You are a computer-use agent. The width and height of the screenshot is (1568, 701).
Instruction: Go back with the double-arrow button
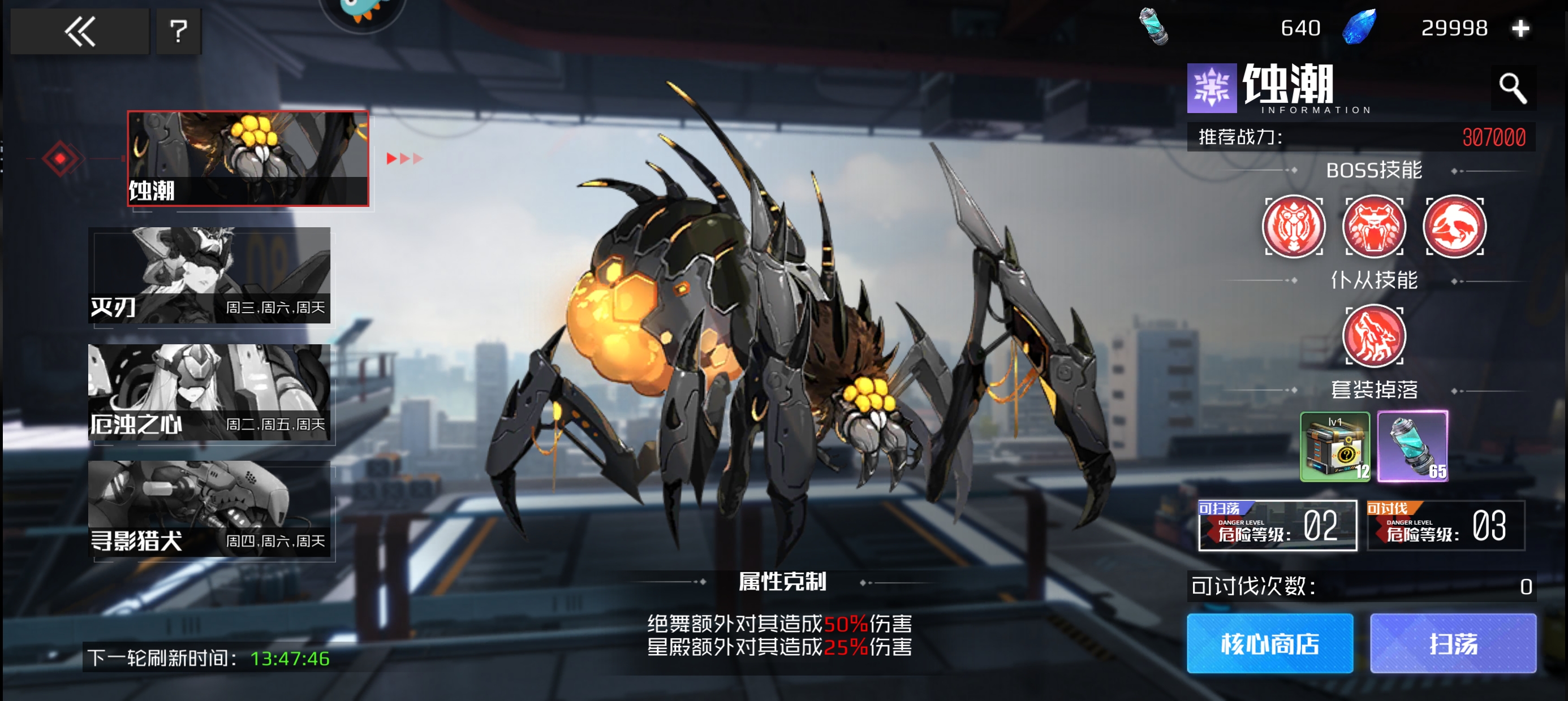[80, 31]
